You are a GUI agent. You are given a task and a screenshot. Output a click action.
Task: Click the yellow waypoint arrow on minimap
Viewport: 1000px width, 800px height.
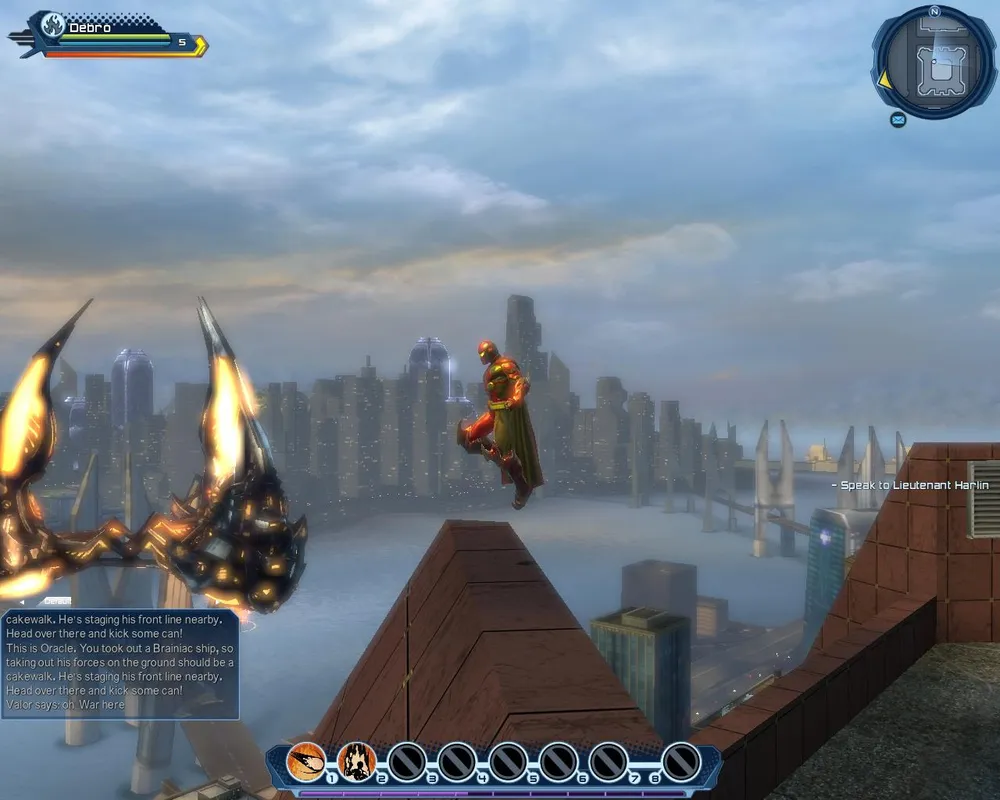tap(884, 78)
